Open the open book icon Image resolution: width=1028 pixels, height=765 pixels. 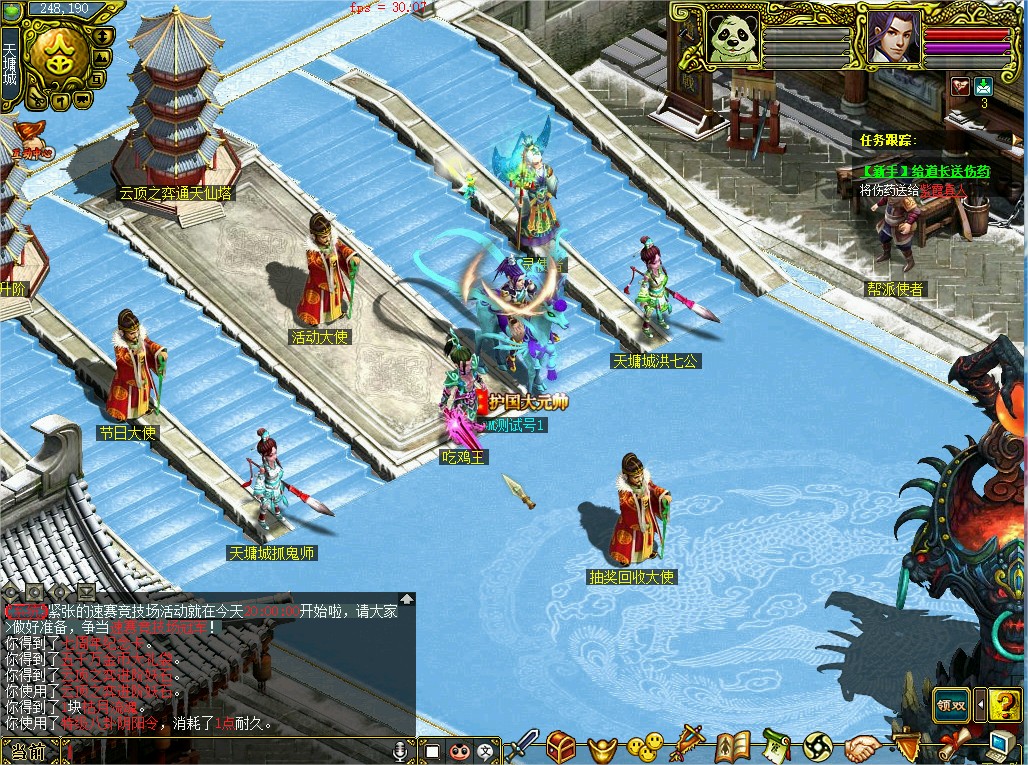732,746
